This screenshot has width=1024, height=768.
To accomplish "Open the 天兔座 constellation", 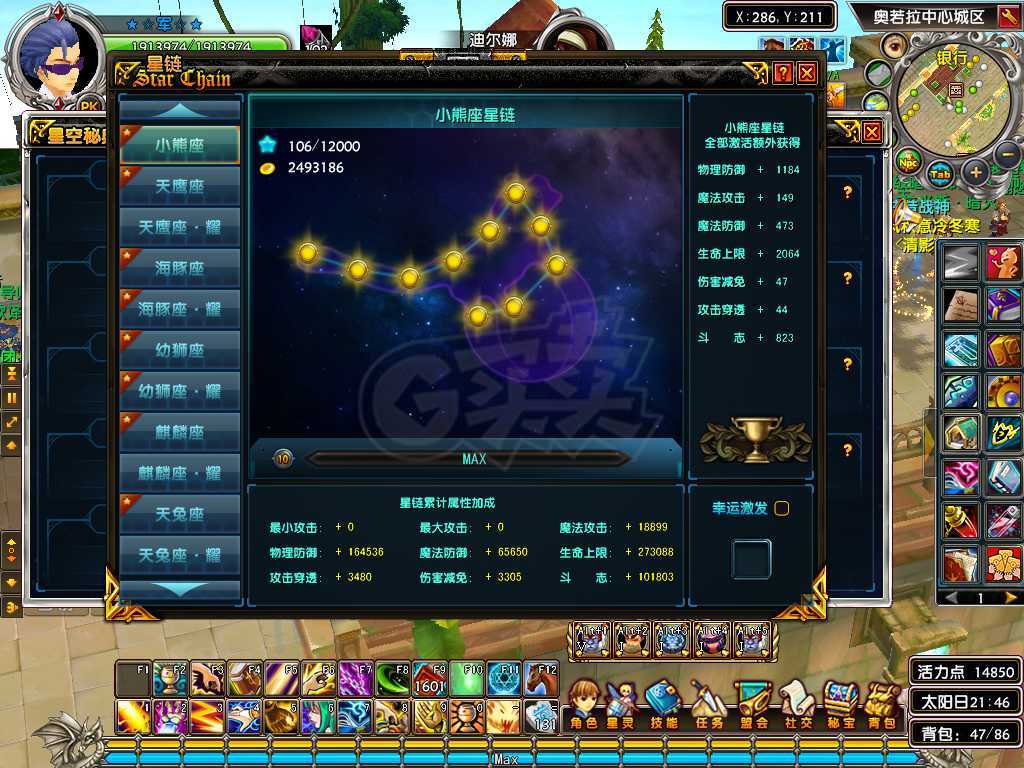I will [x=180, y=514].
